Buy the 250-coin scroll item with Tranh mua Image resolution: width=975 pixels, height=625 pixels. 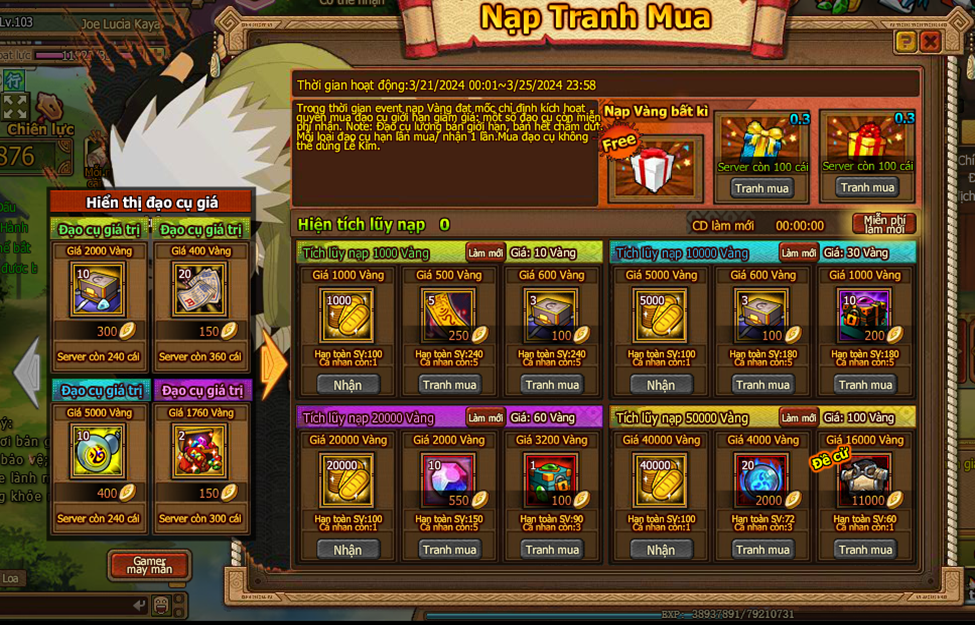point(450,385)
